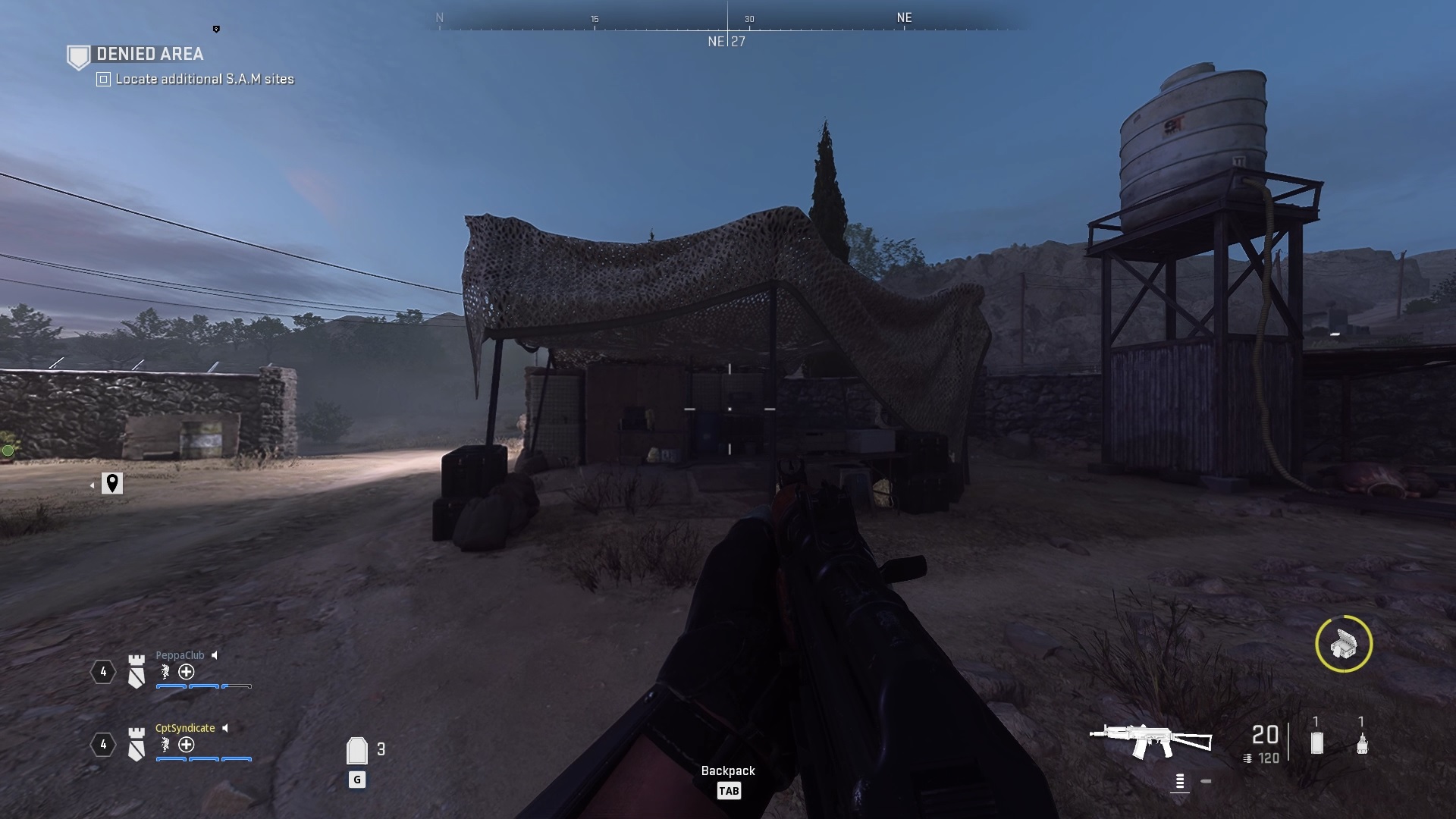This screenshot has height=819, width=1456.
Task: Select the AK weapon silhouette icon
Action: [1150, 738]
